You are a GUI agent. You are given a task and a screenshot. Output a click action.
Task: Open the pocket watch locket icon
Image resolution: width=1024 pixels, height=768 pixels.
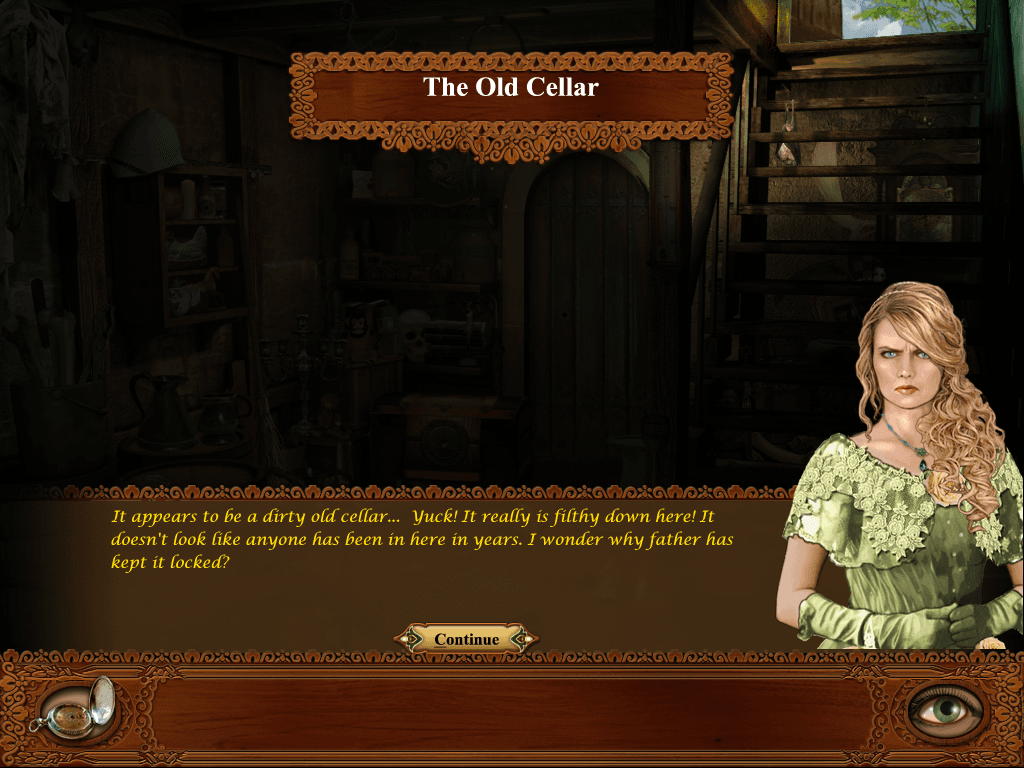pos(73,707)
